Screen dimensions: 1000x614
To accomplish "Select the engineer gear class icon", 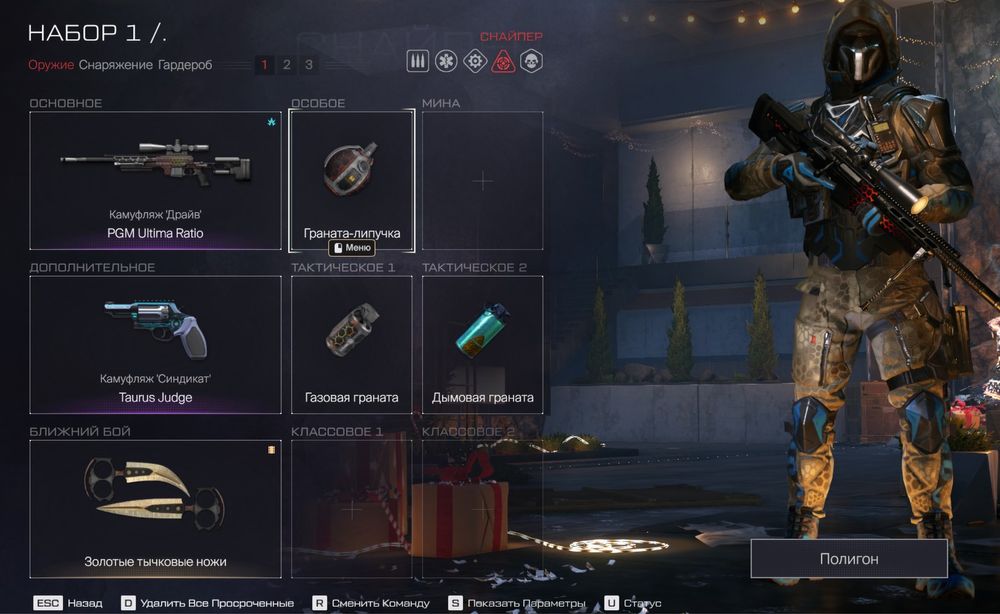I will (475, 61).
